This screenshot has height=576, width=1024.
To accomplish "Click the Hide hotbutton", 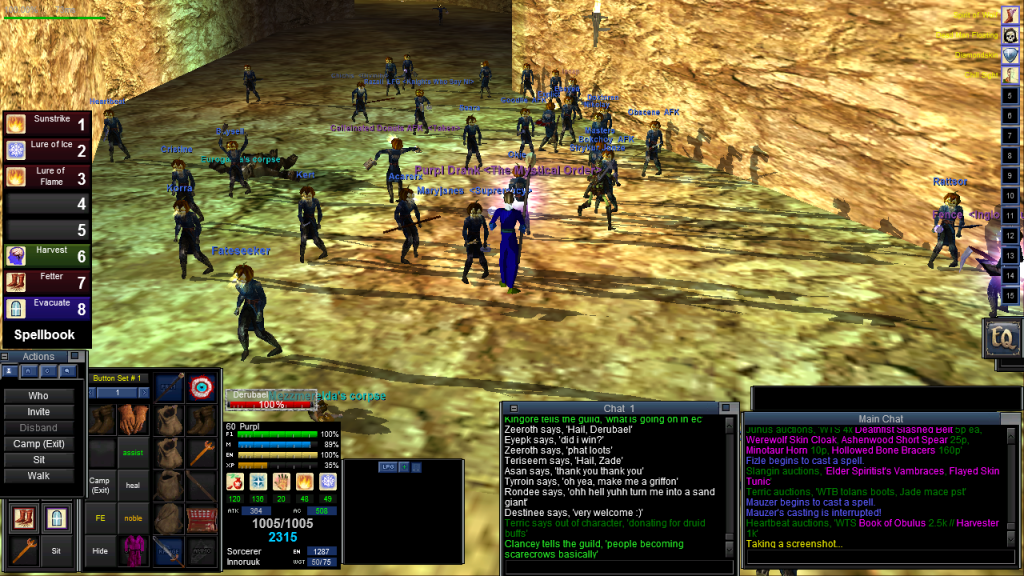I will [x=99, y=552].
